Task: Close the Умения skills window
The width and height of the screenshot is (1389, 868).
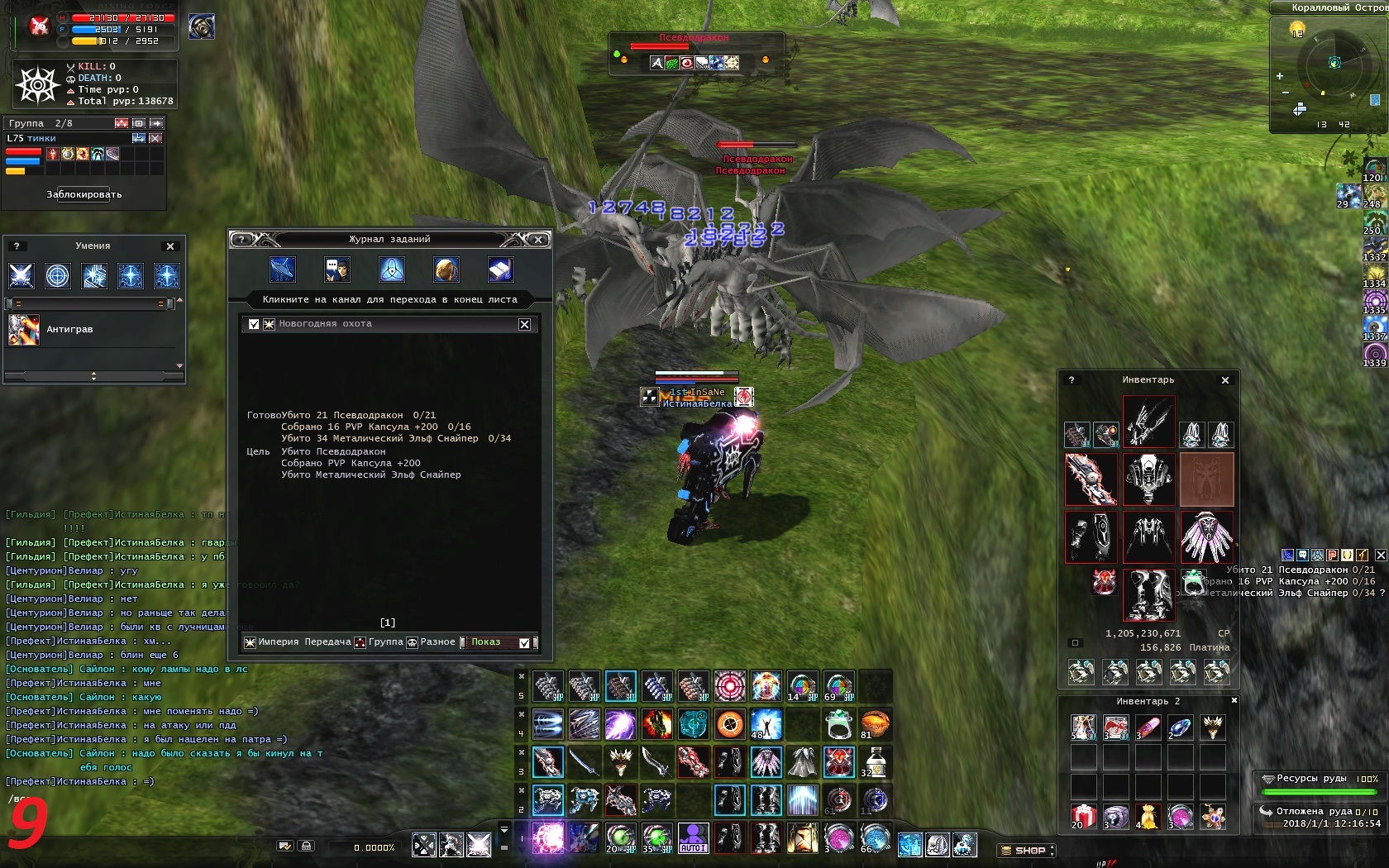Action: tap(170, 246)
